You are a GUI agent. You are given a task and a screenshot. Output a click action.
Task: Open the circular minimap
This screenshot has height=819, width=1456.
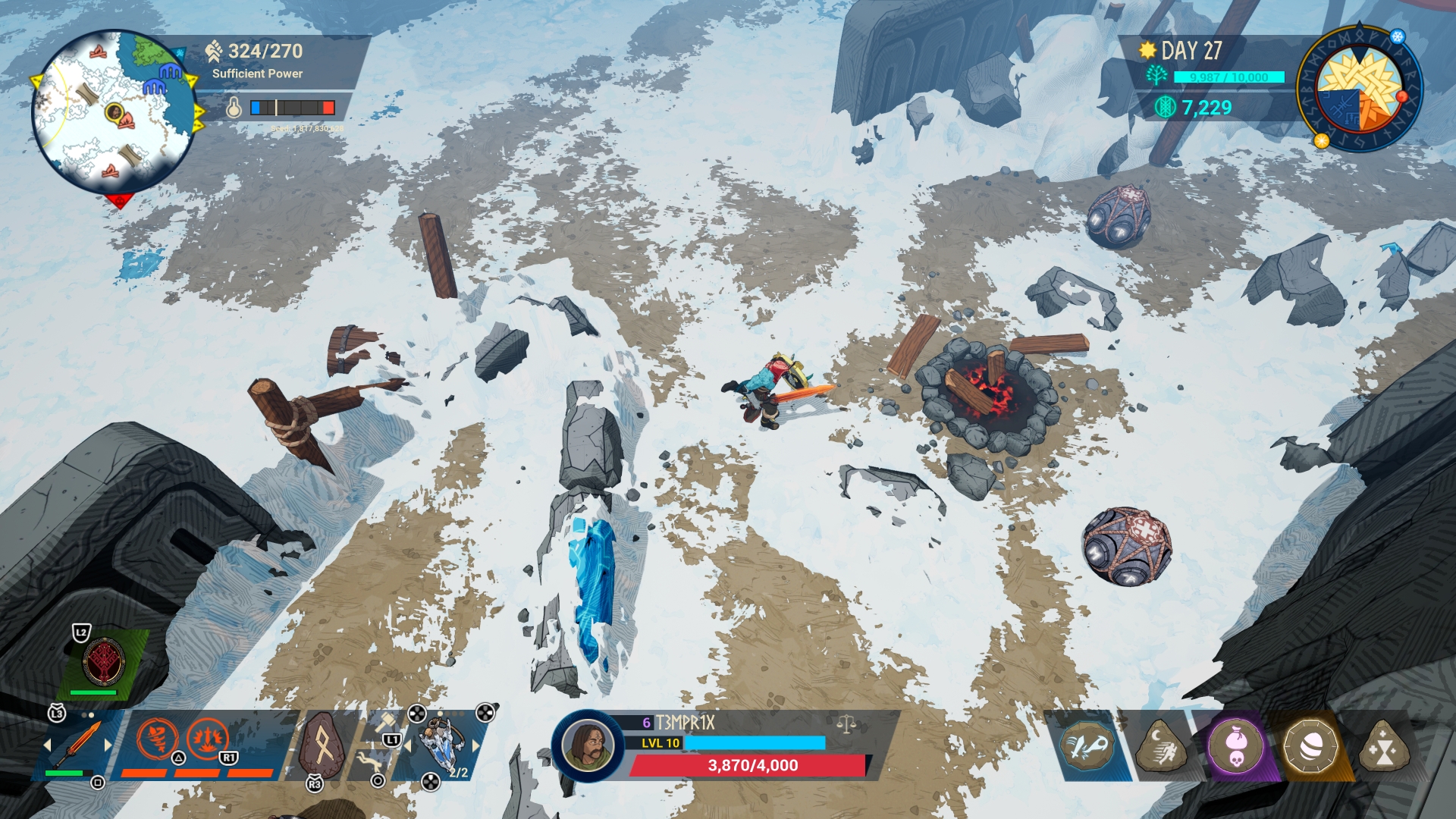[114, 111]
